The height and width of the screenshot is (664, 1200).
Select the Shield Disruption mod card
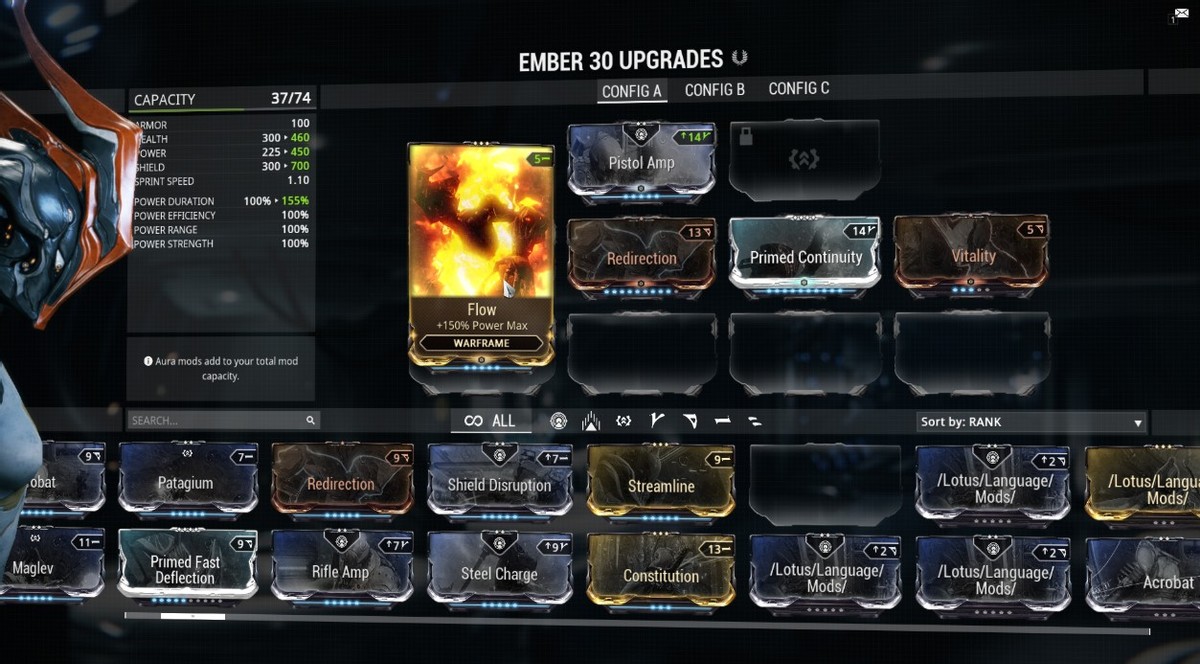(499, 484)
